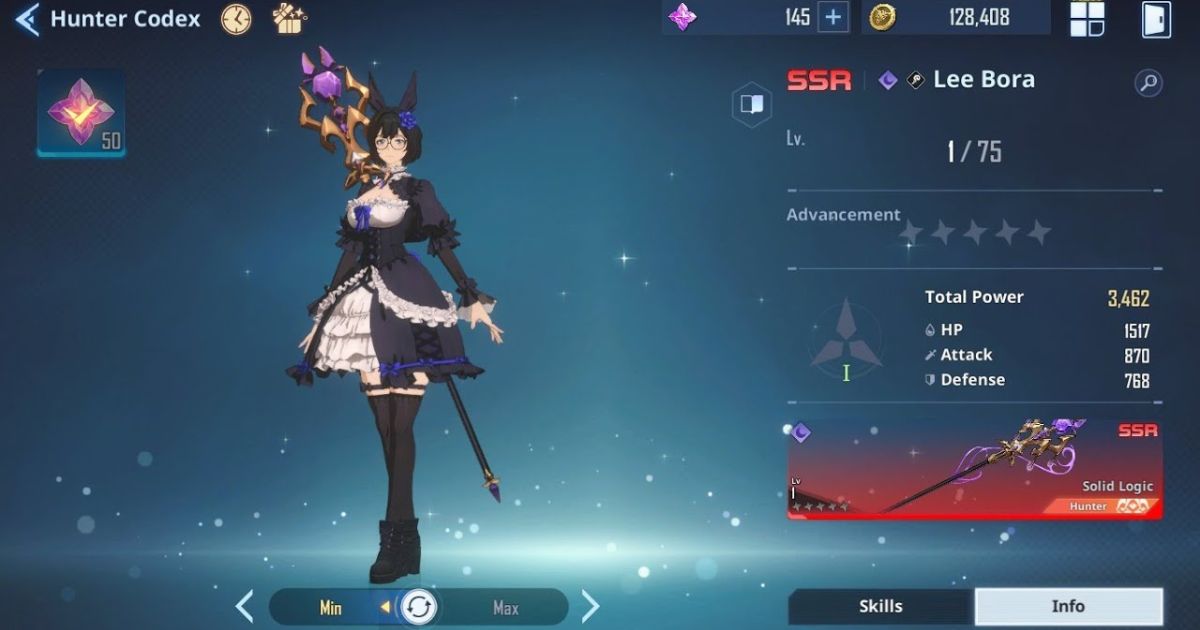Exit through the door icon
The height and width of the screenshot is (630, 1200).
click(1156, 19)
